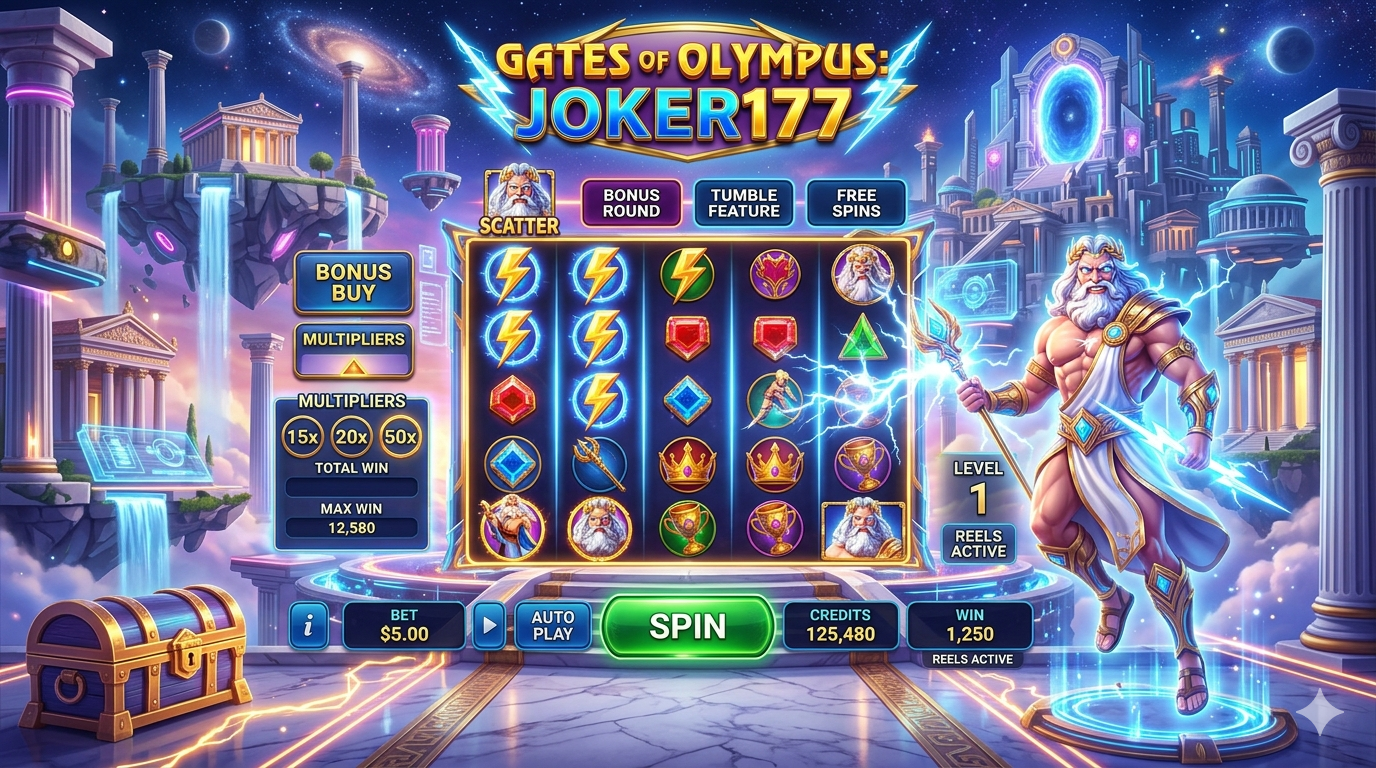Choose the 20x multiplier
The height and width of the screenshot is (768, 1376).
[351, 436]
